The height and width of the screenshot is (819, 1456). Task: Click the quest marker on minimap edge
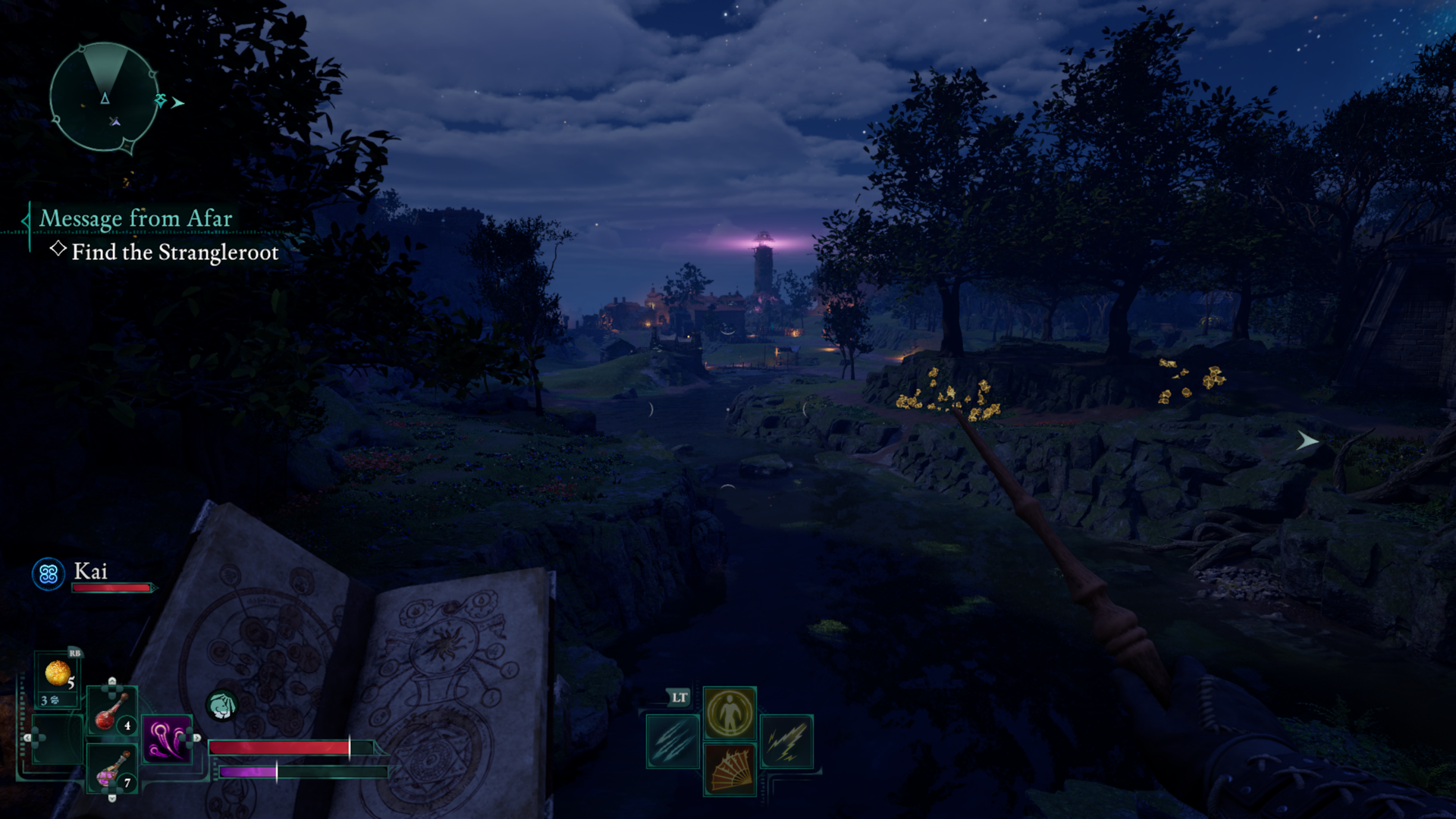tap(162, 100)
